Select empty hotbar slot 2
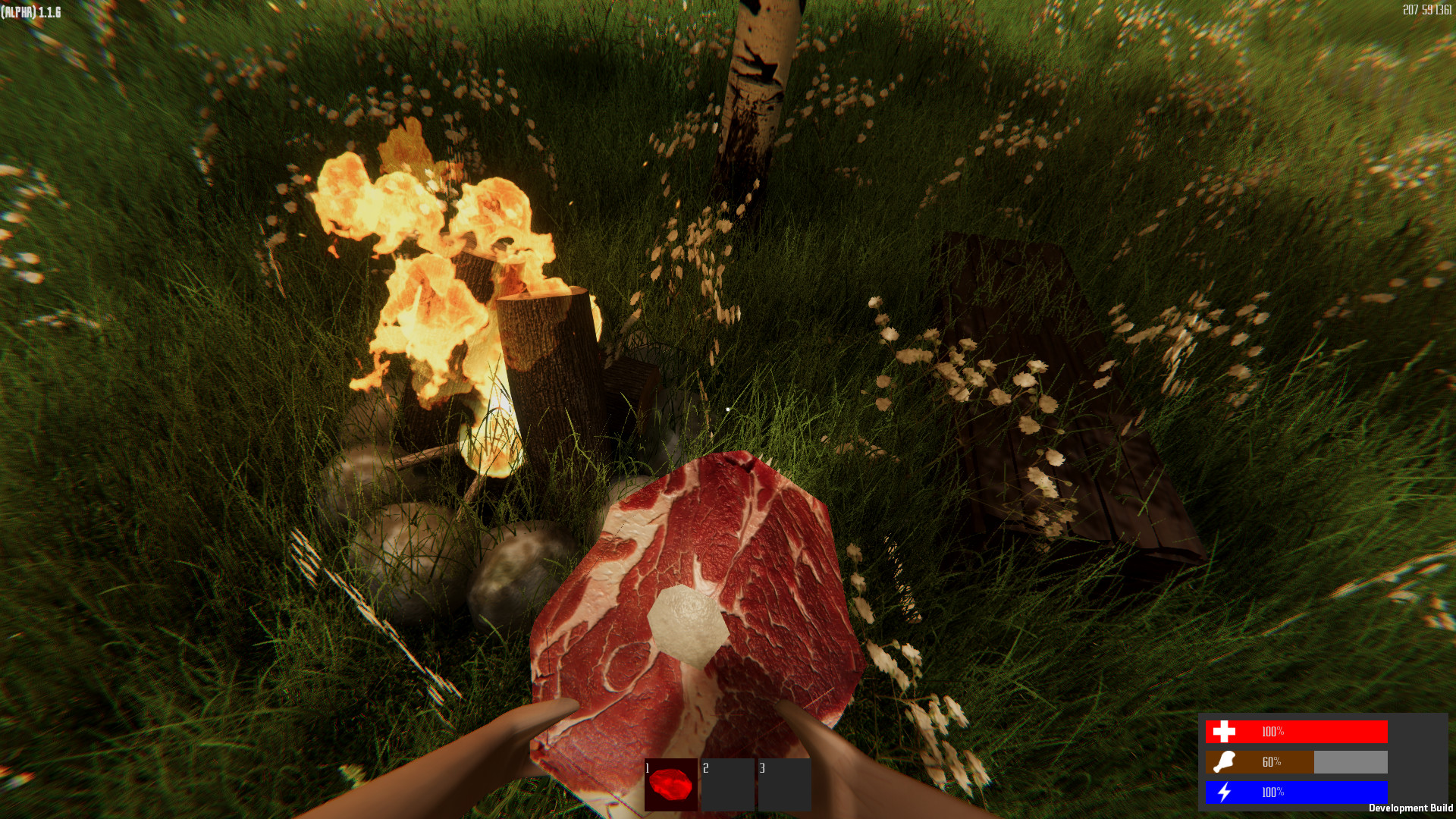The height and width of the screenshot is (819, 1456). coord(726,783)
